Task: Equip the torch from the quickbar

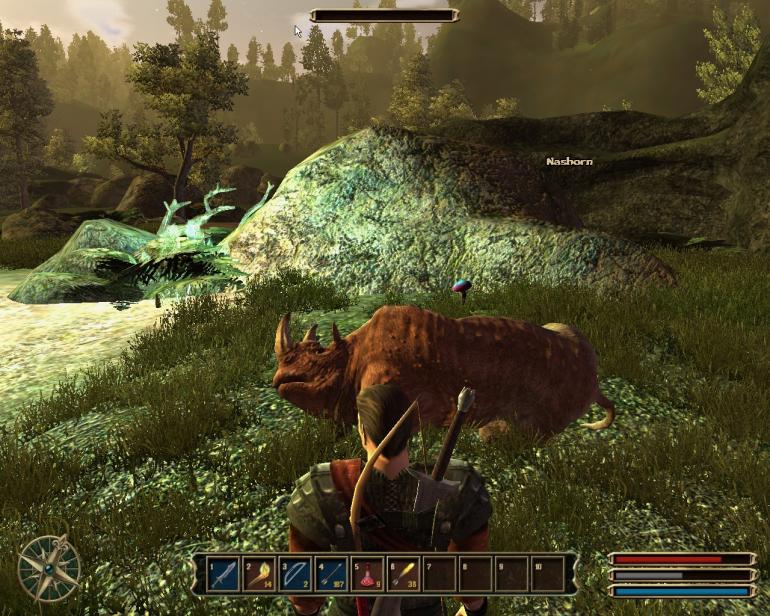Action: click(258, 574)
